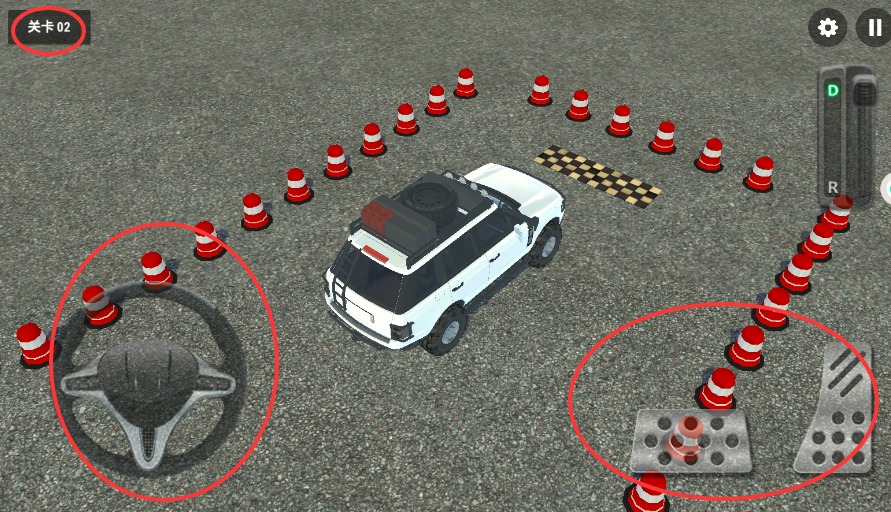Shift the gear into R reverse
The image size is (891, 512).
[x=832, y=186]
